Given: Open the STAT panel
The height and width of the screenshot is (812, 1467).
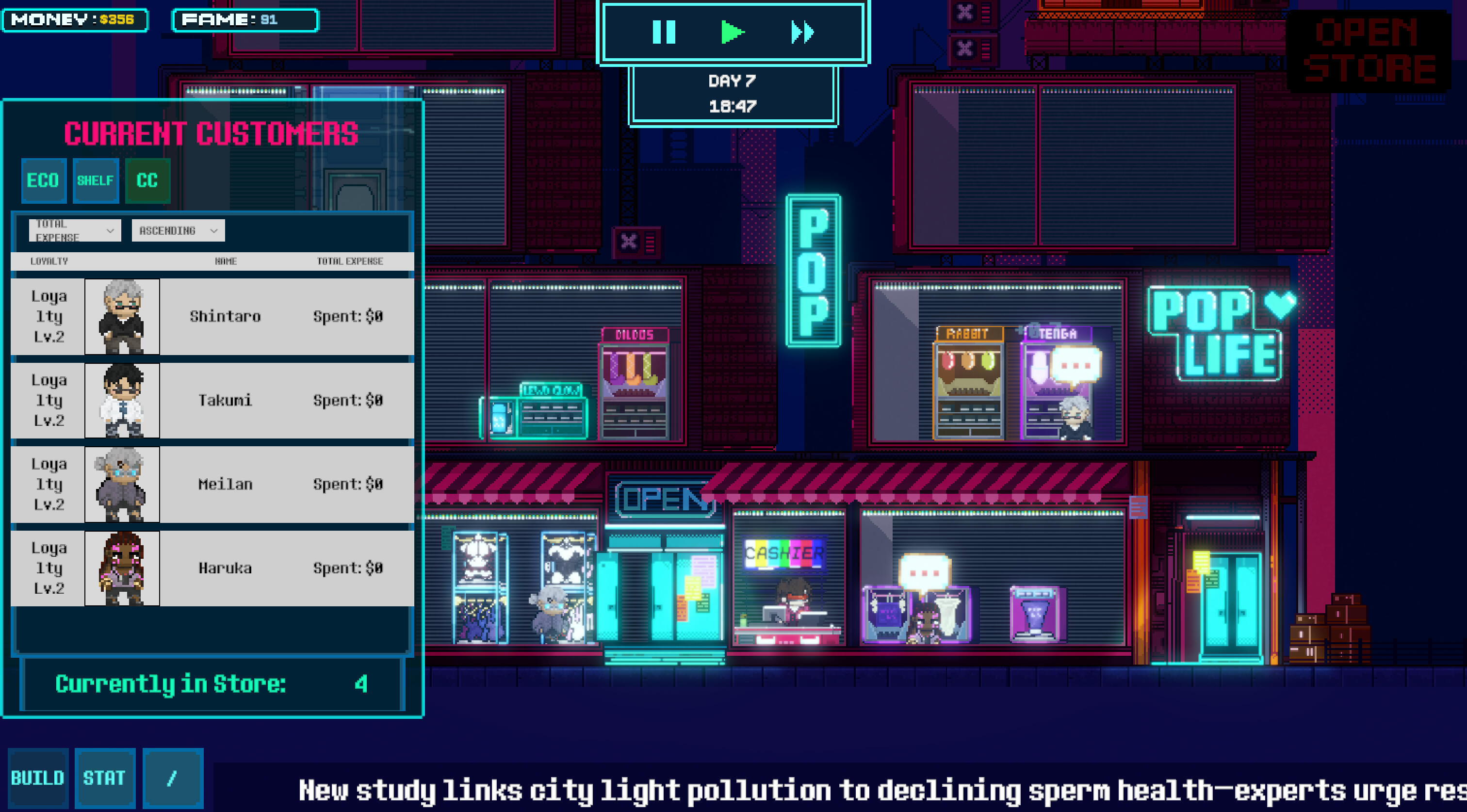Looking at the screenshot, I should click(x=104, y=778).
